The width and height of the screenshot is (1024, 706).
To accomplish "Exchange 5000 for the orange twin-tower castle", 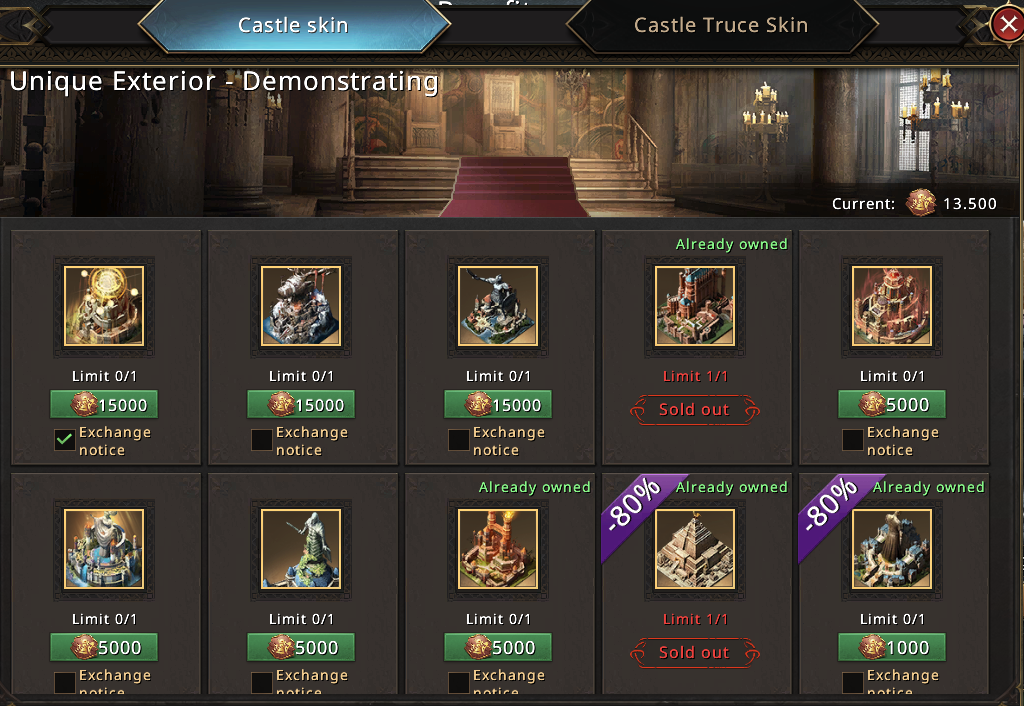I will click(498, 647).
